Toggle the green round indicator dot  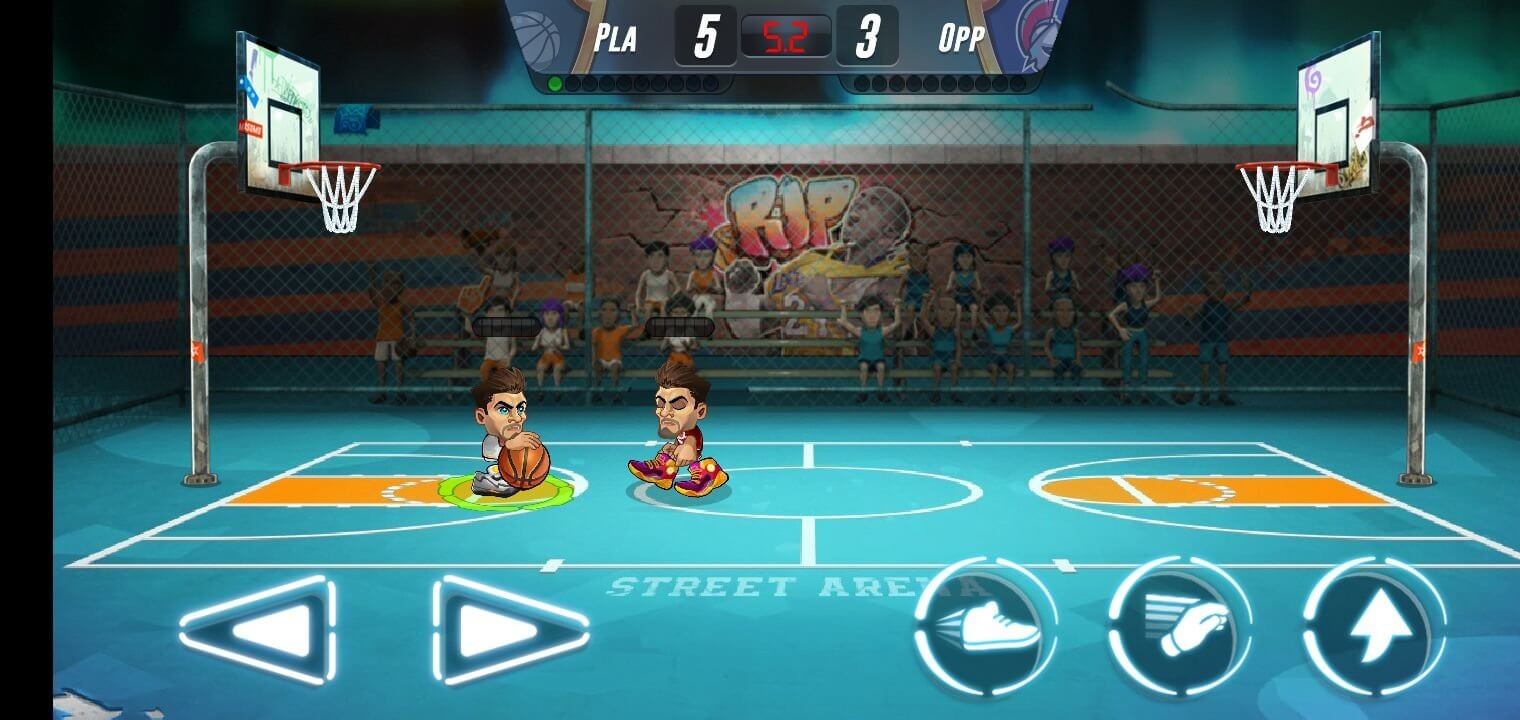click(x=556, y=83)
